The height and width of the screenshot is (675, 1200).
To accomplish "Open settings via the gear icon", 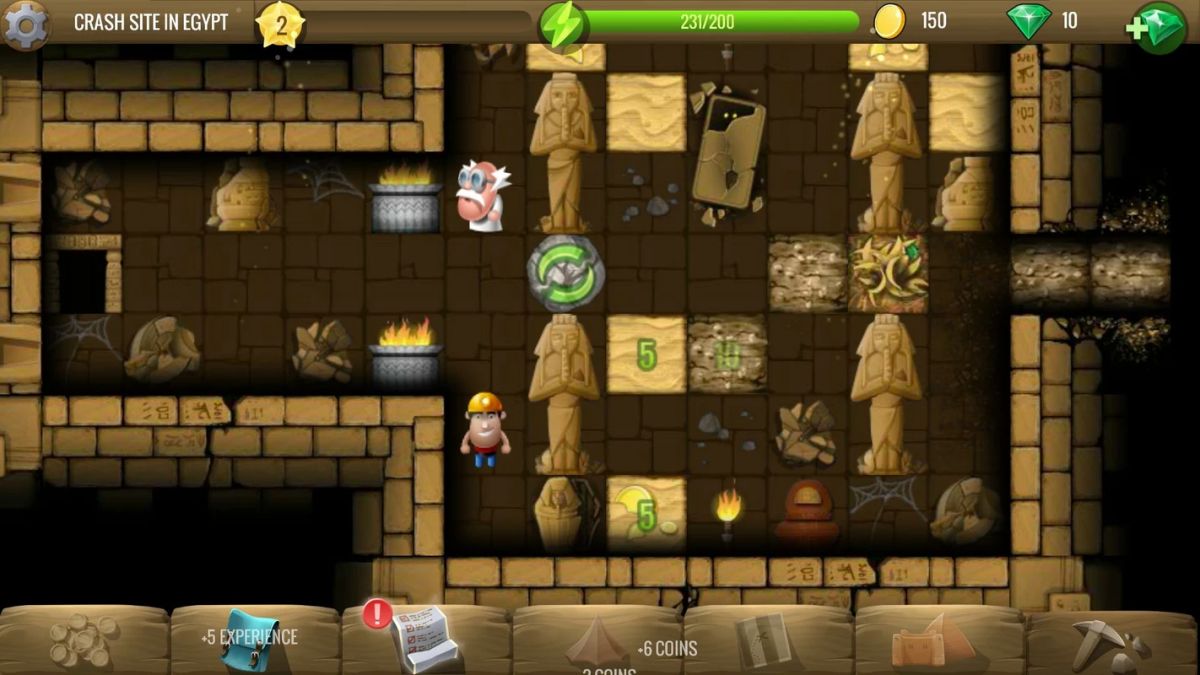I will 26,24.
